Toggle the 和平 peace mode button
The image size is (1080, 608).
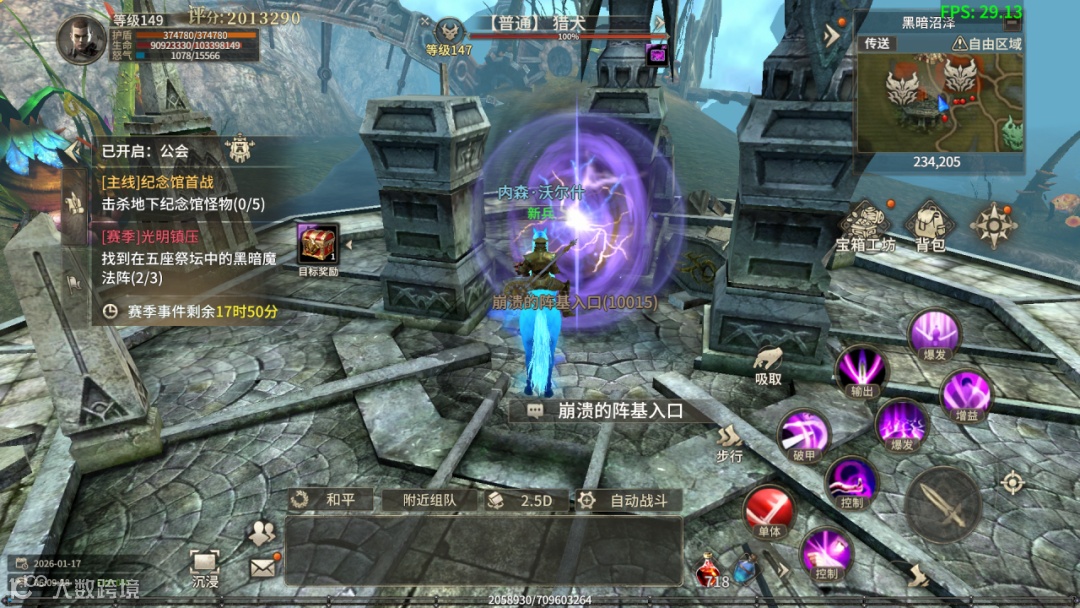pos(331,500)
